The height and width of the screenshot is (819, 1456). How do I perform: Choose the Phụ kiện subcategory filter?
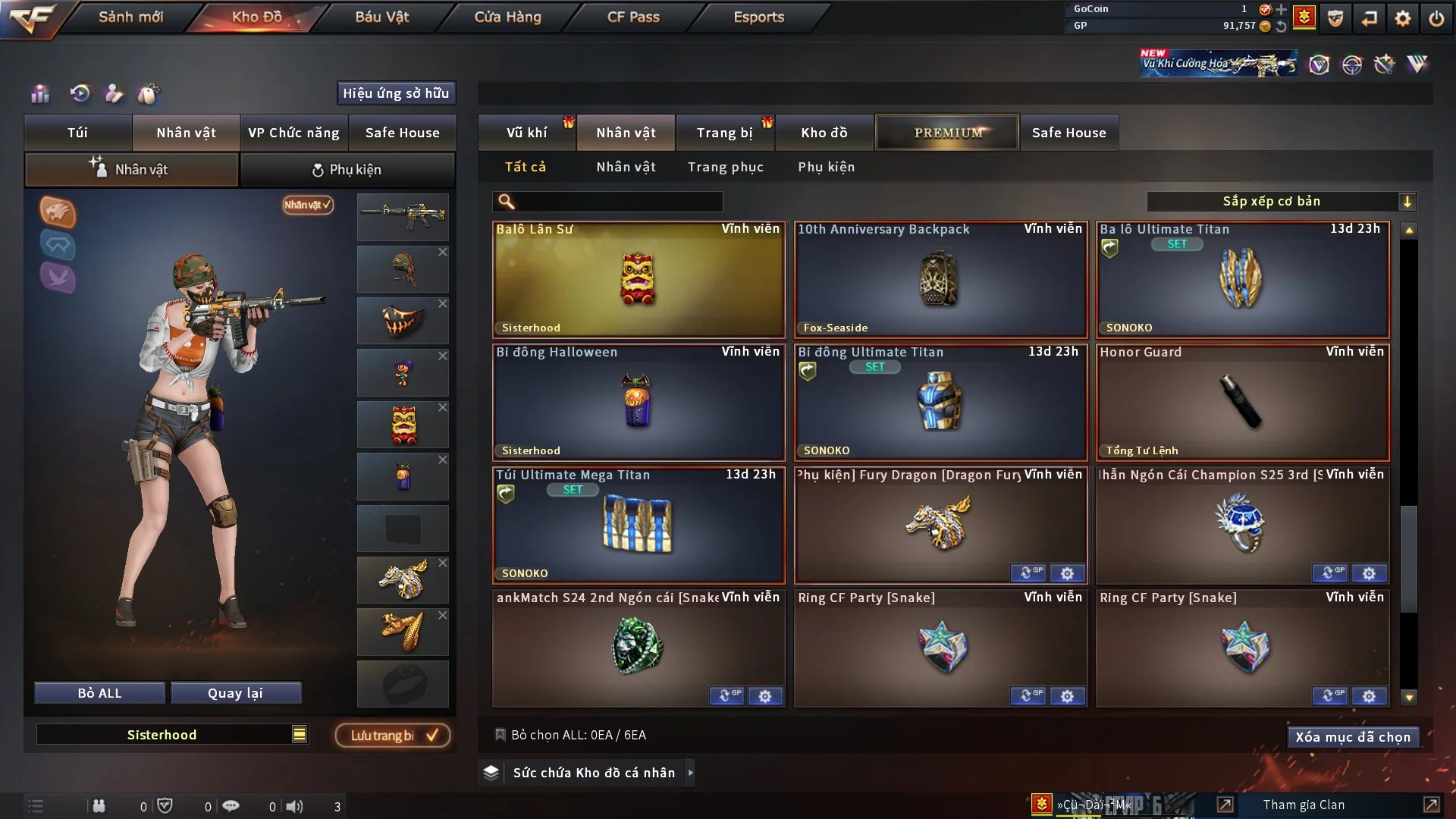pyautogui.click(x=826, y=167)
